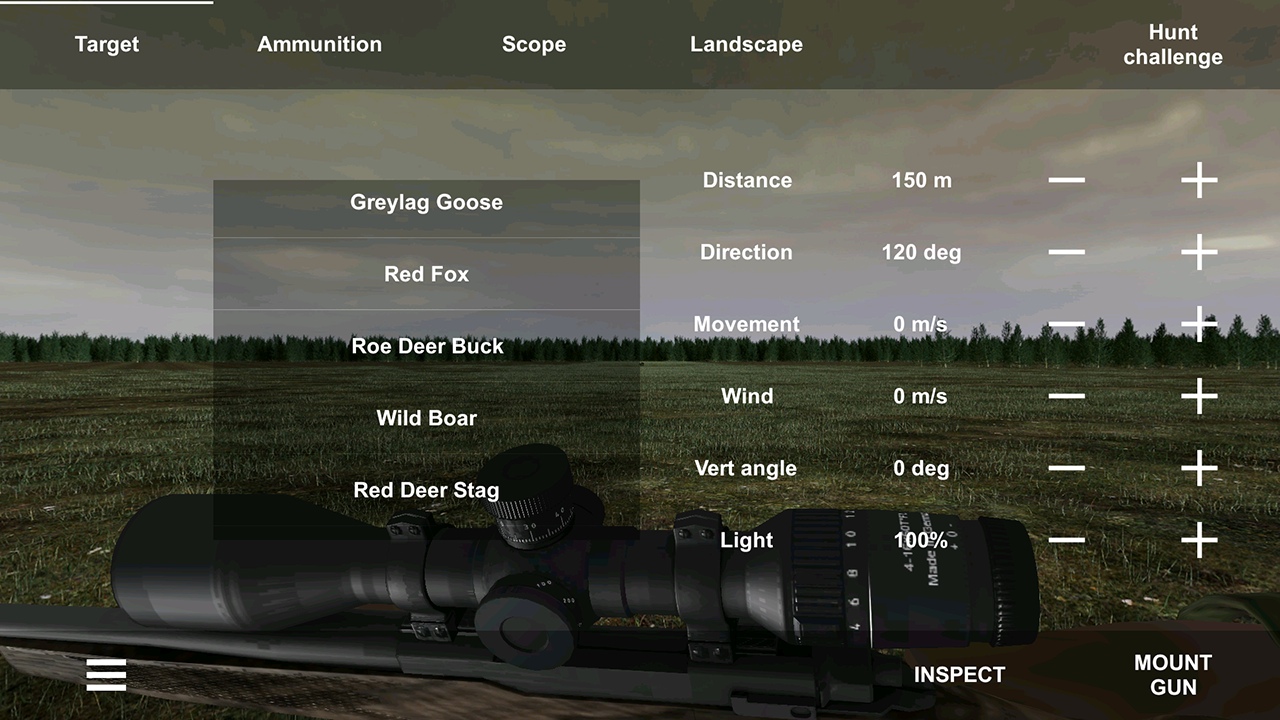The image size is (1280, 720).
Task: Choose the Wild Boar target
Action: tap(426, 419)
